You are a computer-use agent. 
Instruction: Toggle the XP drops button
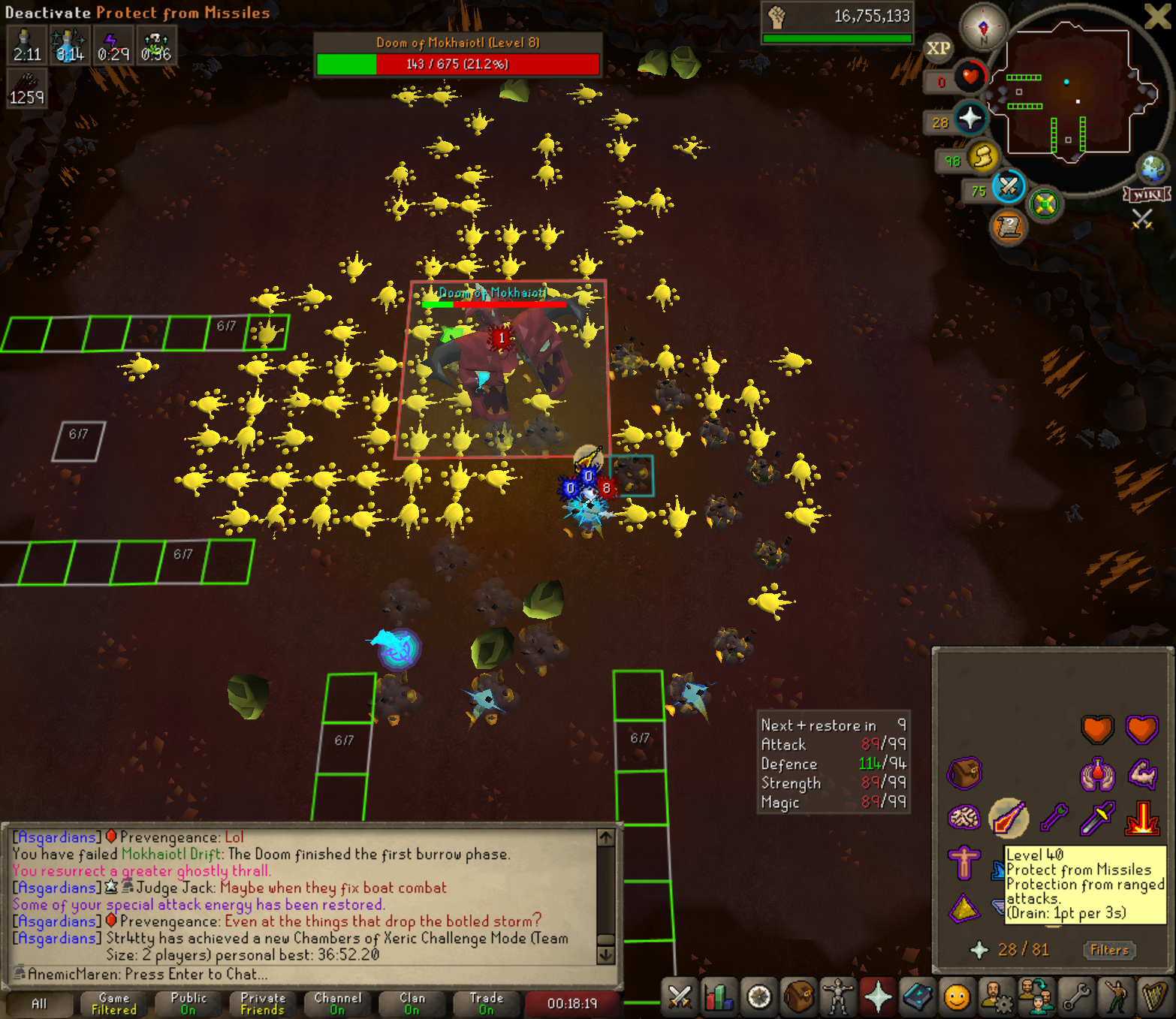[x=938, y=49]
